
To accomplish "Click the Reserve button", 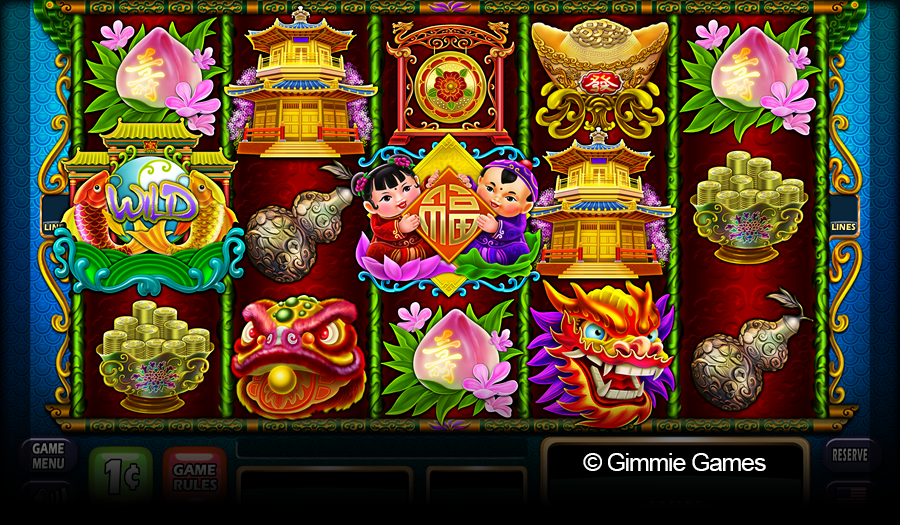I will [850, 455].
